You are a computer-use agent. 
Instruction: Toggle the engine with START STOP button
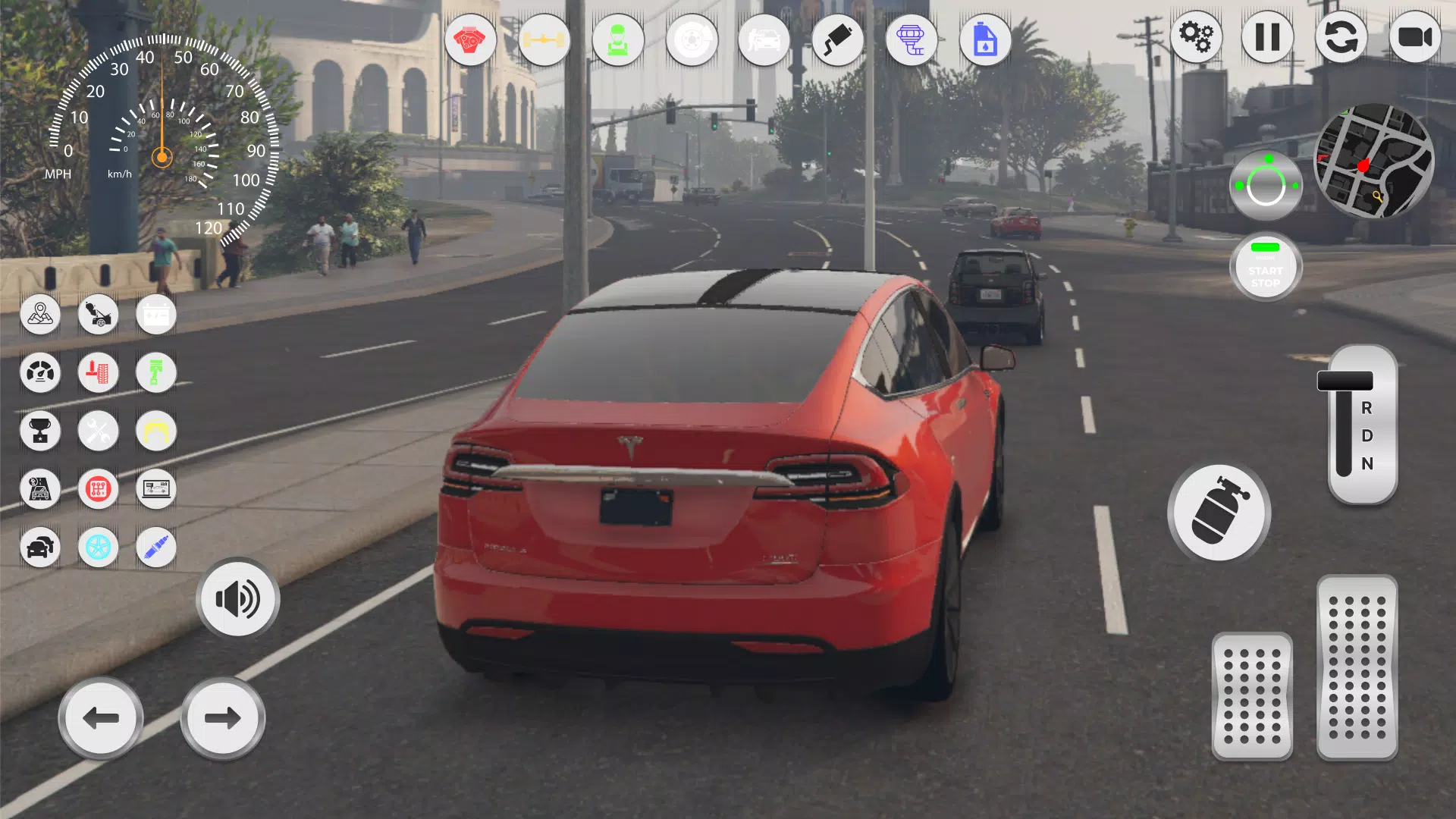[1266, 267]
